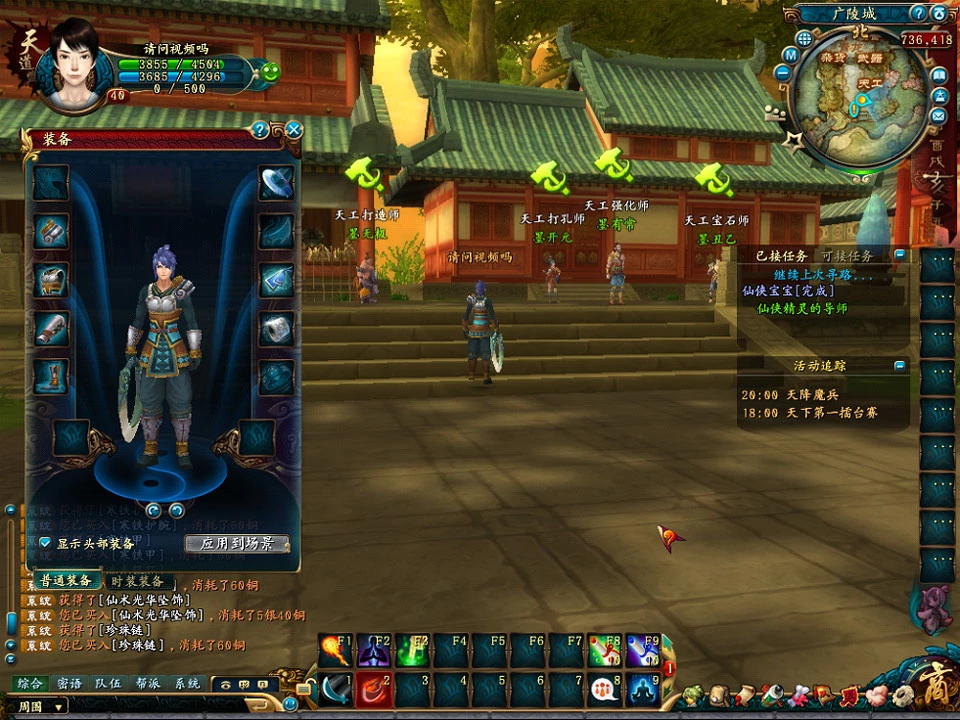Use the blue meditation skill in slot 9
Screen dimensions: 960x720
point(642,689)
